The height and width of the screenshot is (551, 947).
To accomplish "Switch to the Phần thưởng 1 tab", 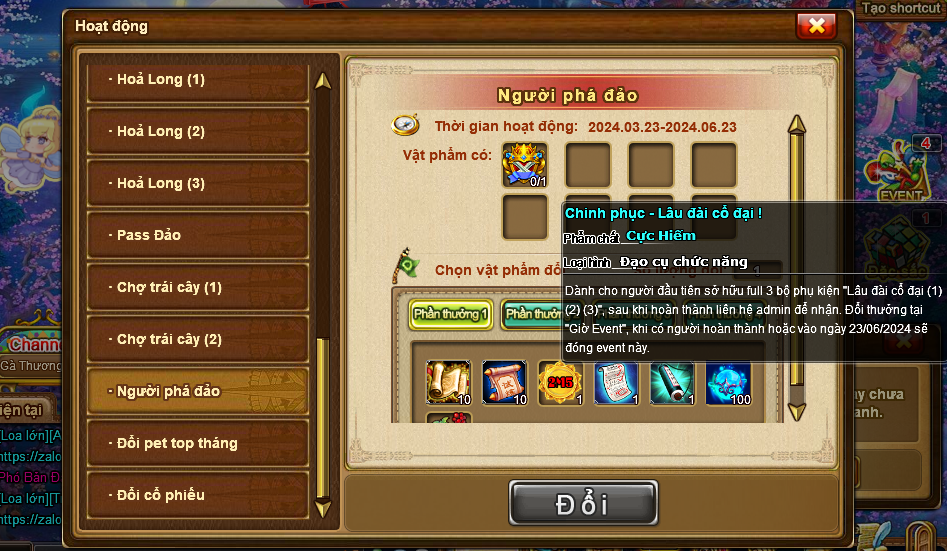I will click(451, 314).
